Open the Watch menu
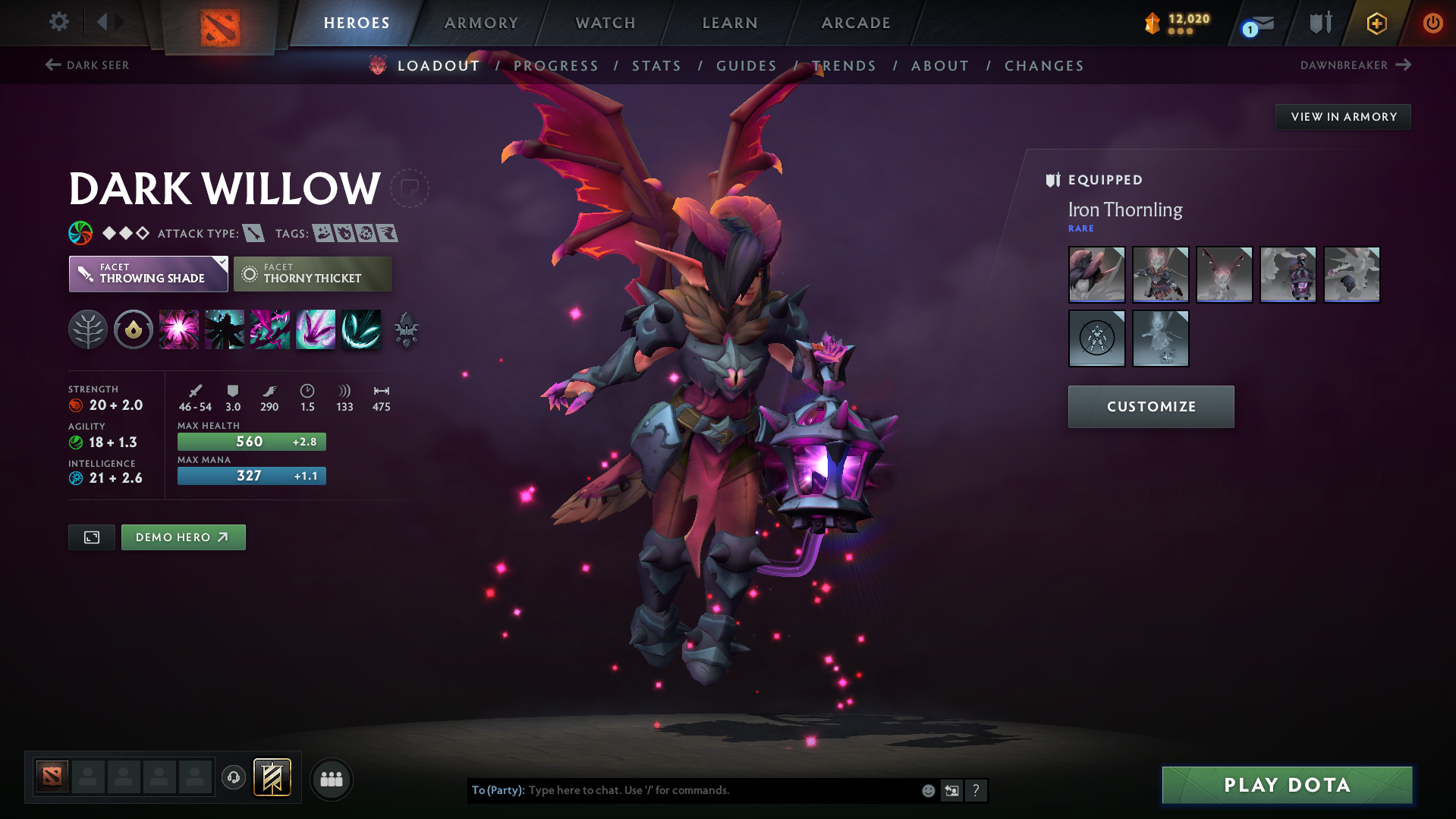The image size is (1456, 819). click(605, 23)
